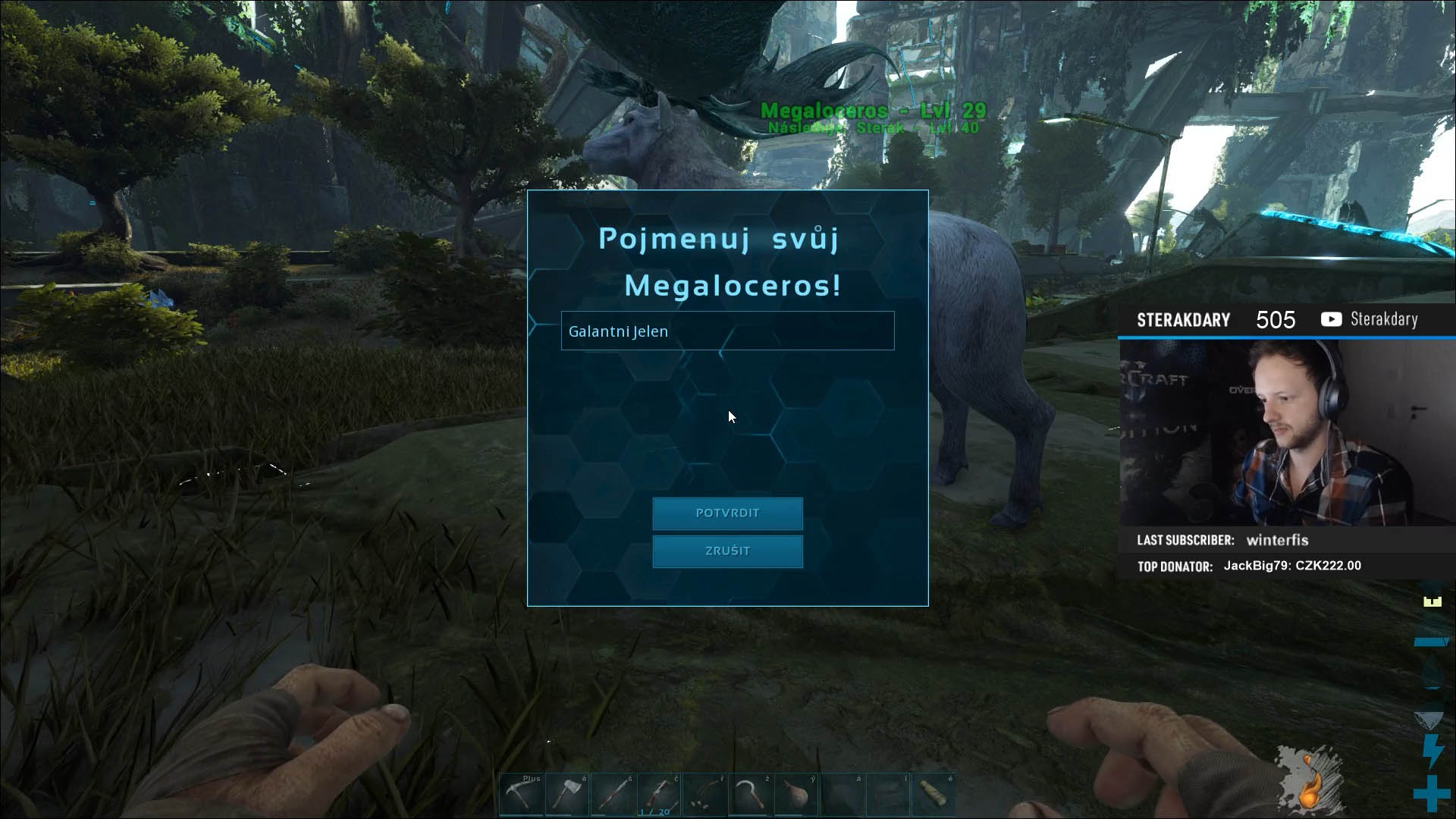Equip the crossbow from the hotbar

(658, 795)
